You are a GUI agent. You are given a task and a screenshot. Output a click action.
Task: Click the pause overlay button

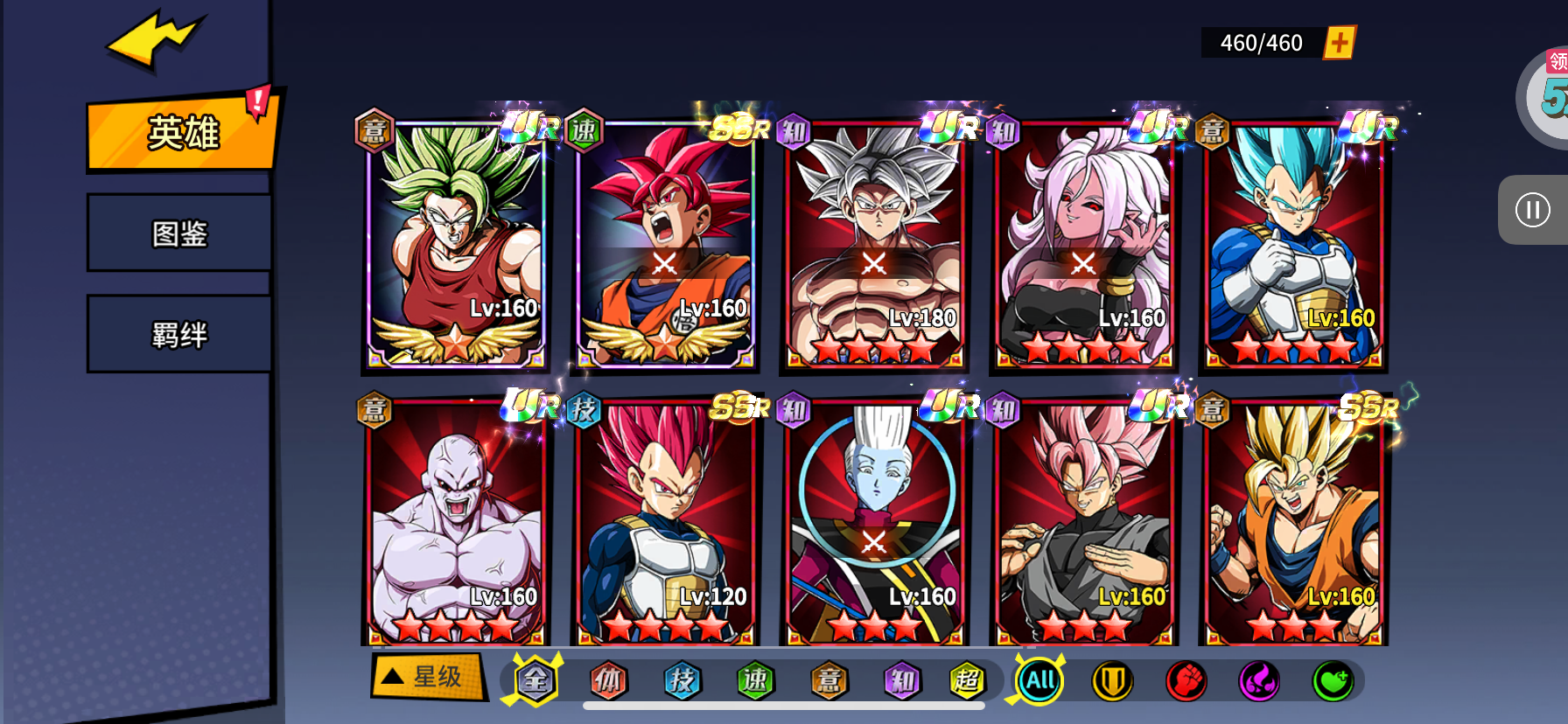1532,210
